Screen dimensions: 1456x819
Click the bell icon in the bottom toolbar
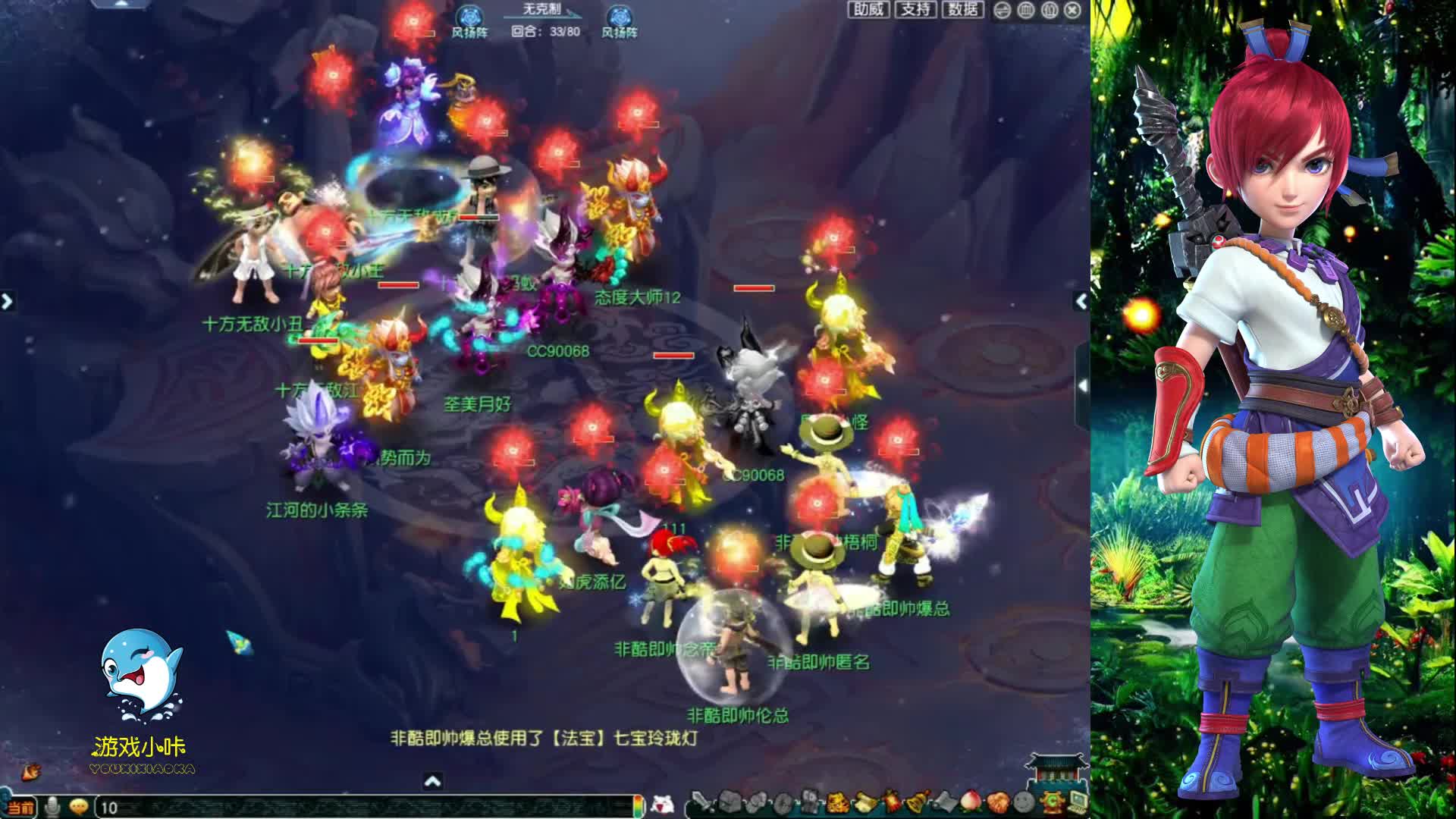[x=917, y=802]
